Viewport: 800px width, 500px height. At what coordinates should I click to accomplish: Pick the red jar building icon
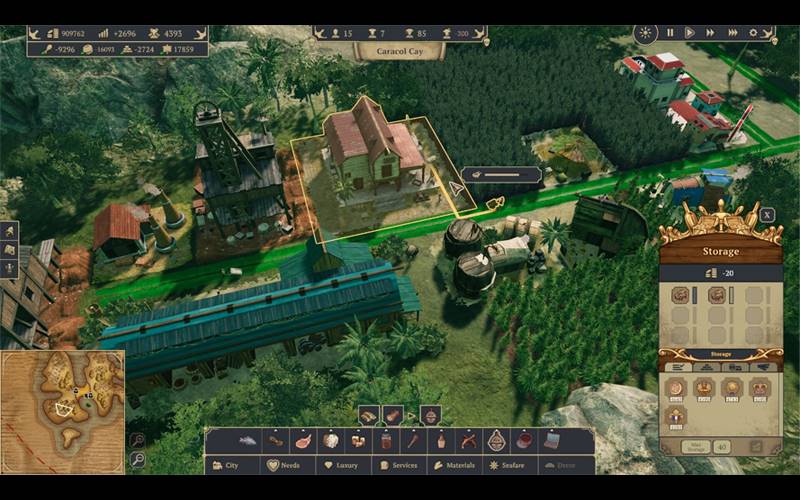385,440
